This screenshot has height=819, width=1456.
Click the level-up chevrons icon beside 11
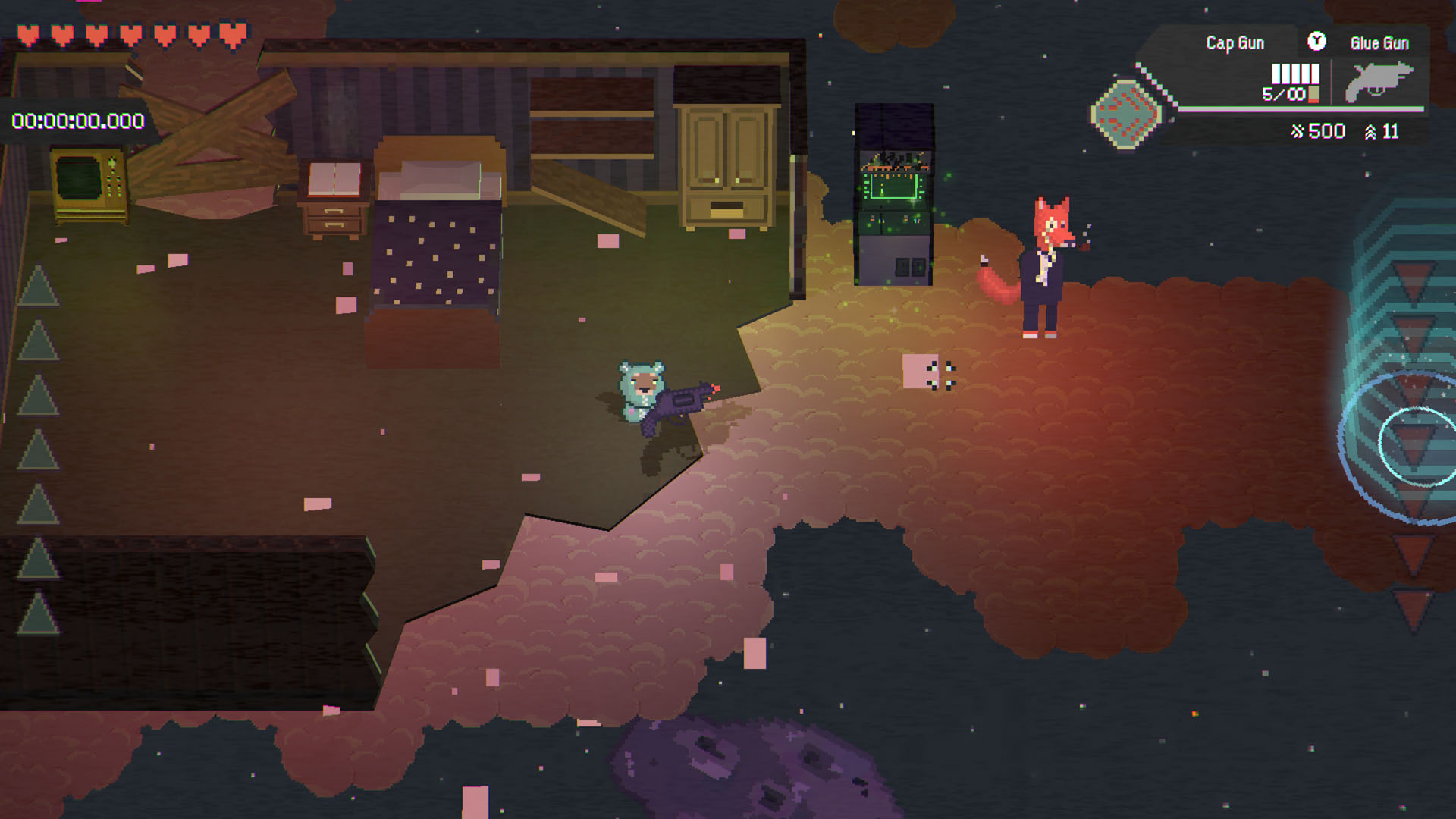pos(1369,130)
